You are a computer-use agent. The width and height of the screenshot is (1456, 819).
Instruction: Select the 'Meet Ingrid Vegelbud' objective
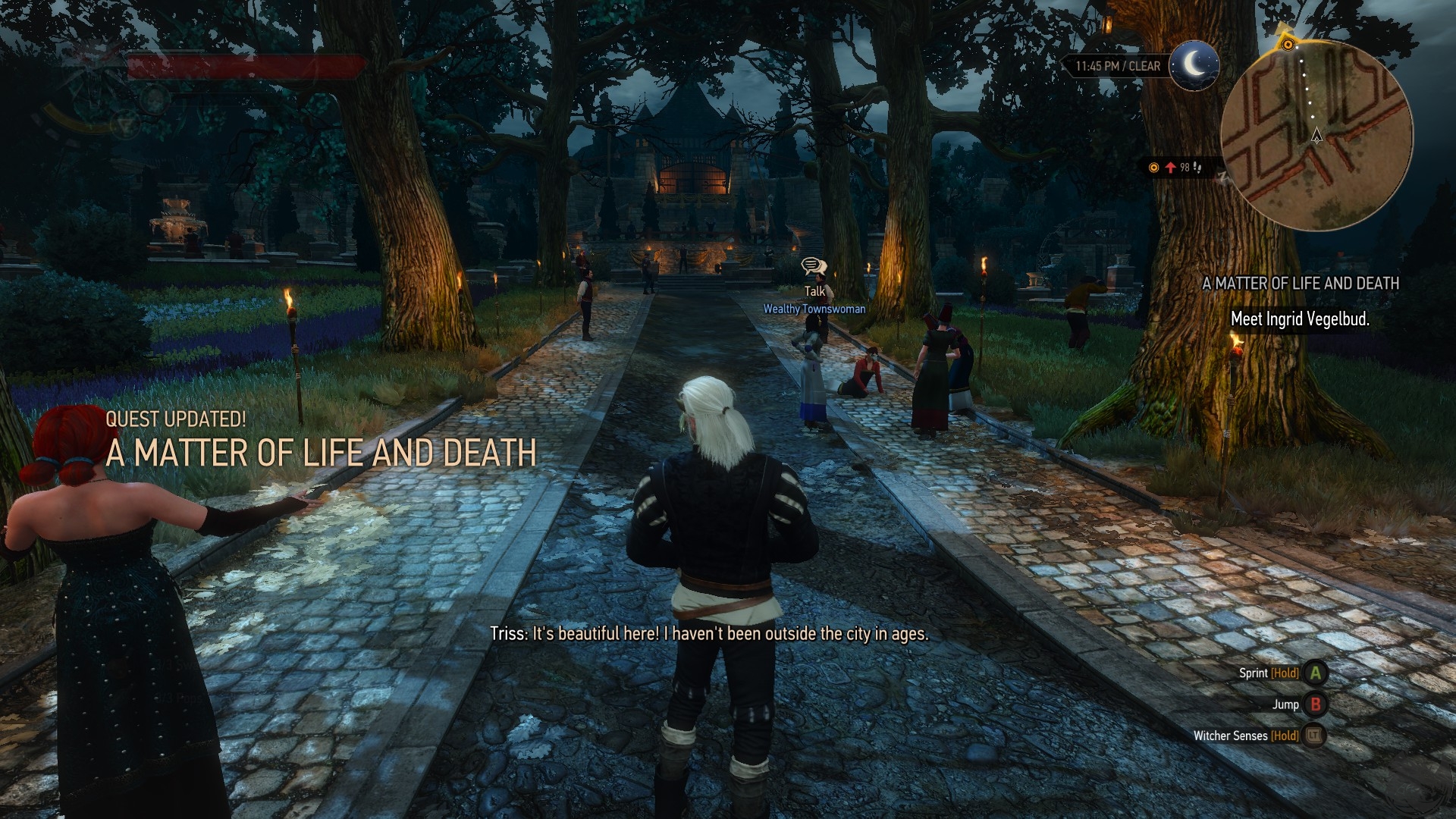click(x=1300, y=319)
